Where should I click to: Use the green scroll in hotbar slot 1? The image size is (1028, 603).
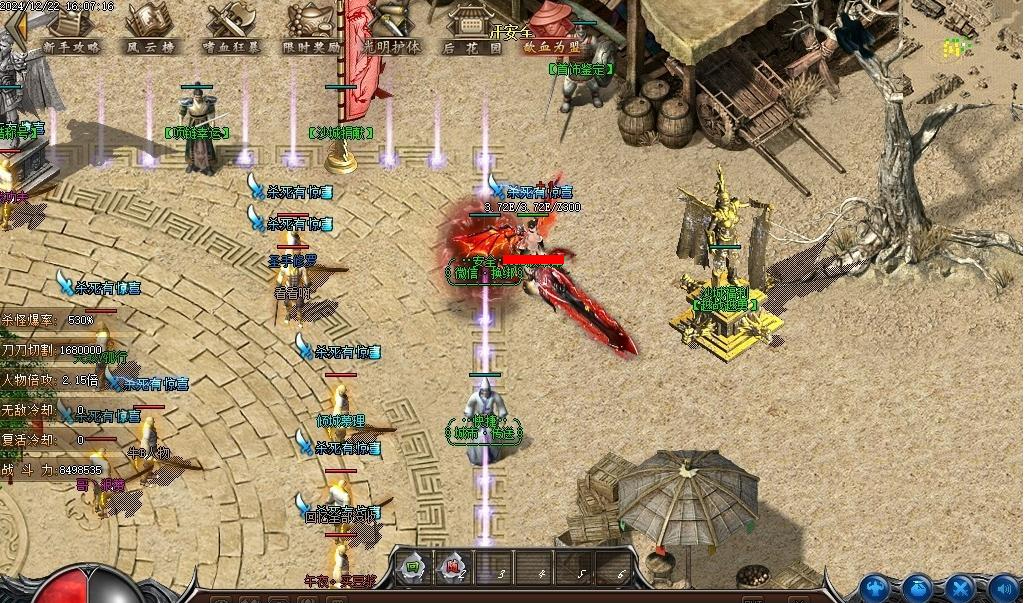[412, 568]
